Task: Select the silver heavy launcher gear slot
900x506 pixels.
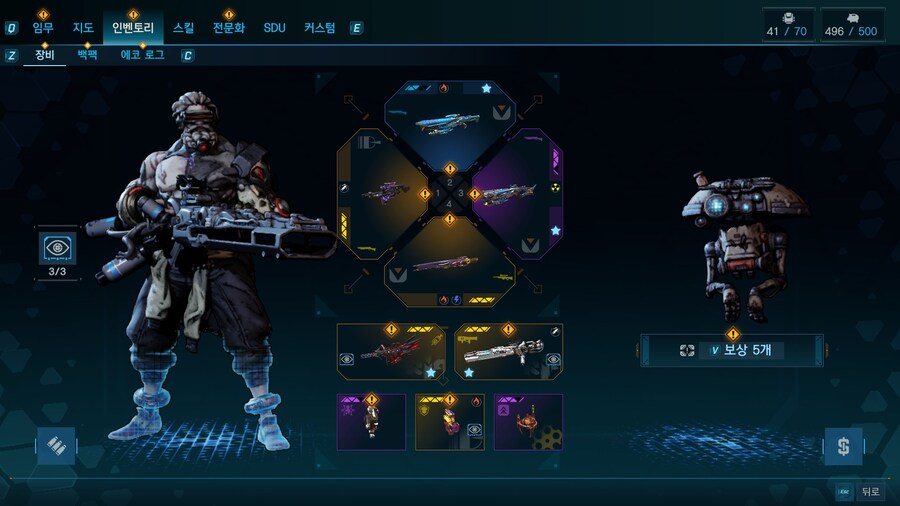Action: click(509, 351)
